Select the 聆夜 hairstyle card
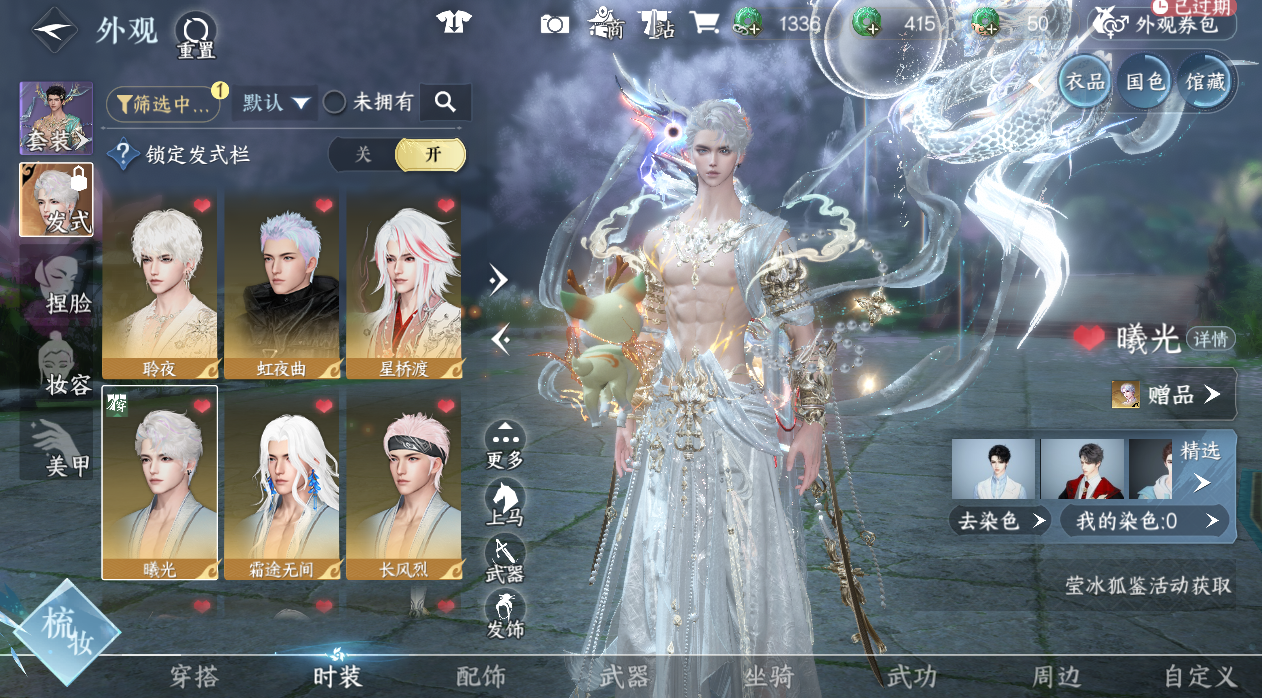The width and height of the screenshot is (1262, 698). point(160,285)
